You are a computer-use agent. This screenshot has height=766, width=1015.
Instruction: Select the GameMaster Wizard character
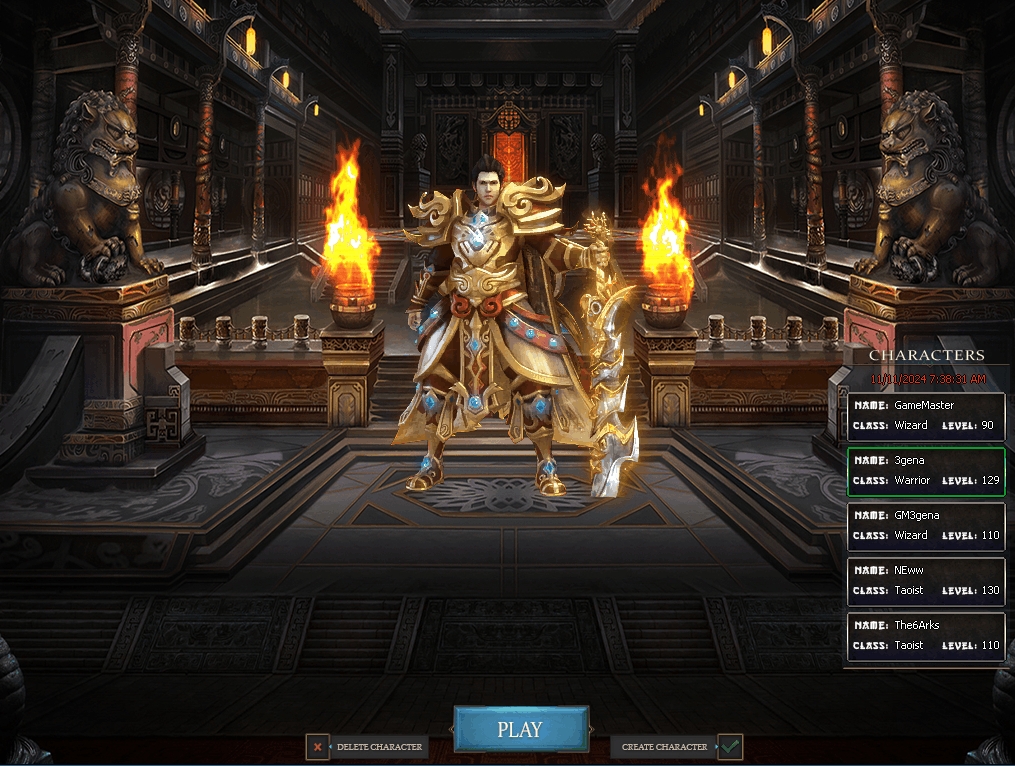[926, 416]
